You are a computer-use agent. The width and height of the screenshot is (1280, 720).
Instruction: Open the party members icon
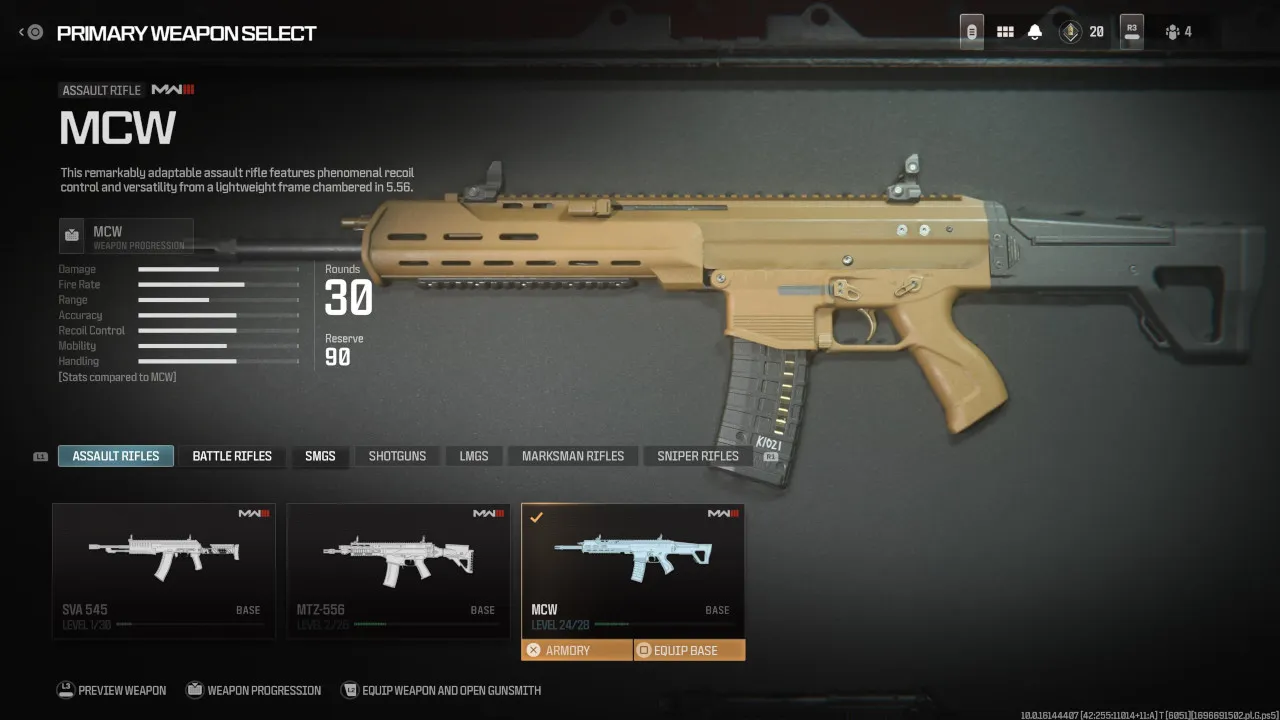pos(1178,32)
